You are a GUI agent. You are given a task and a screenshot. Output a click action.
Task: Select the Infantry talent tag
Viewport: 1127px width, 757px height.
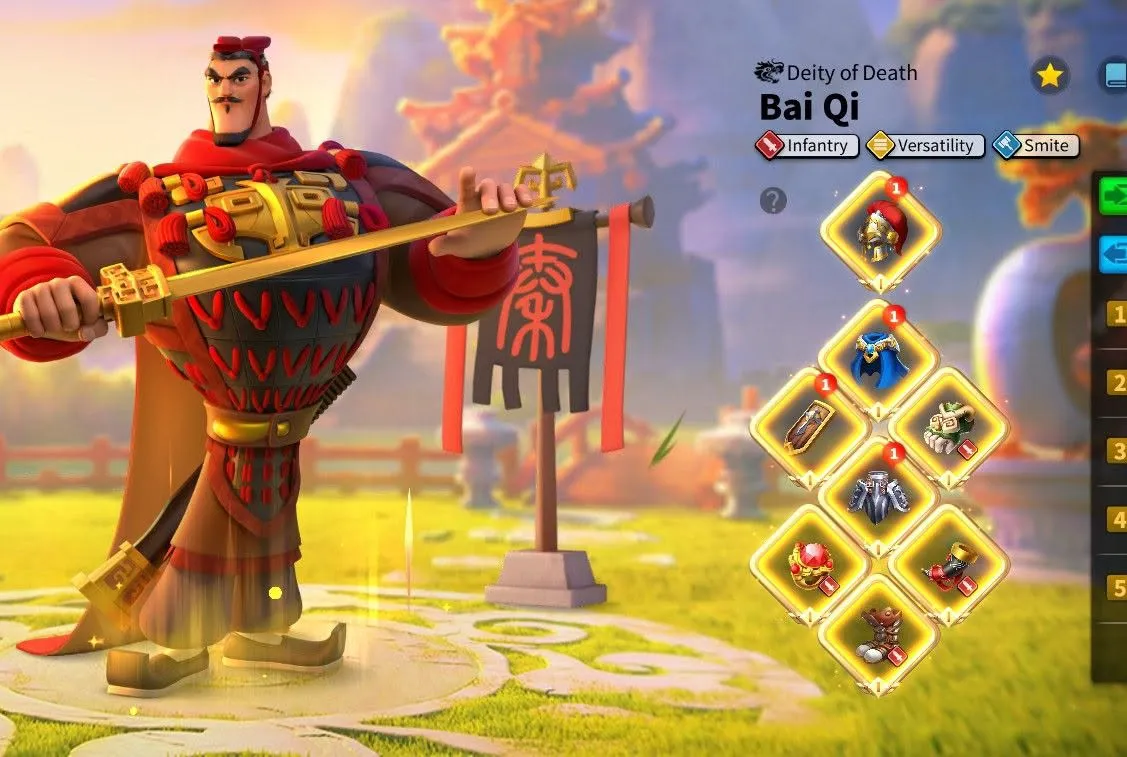point(808,146)
